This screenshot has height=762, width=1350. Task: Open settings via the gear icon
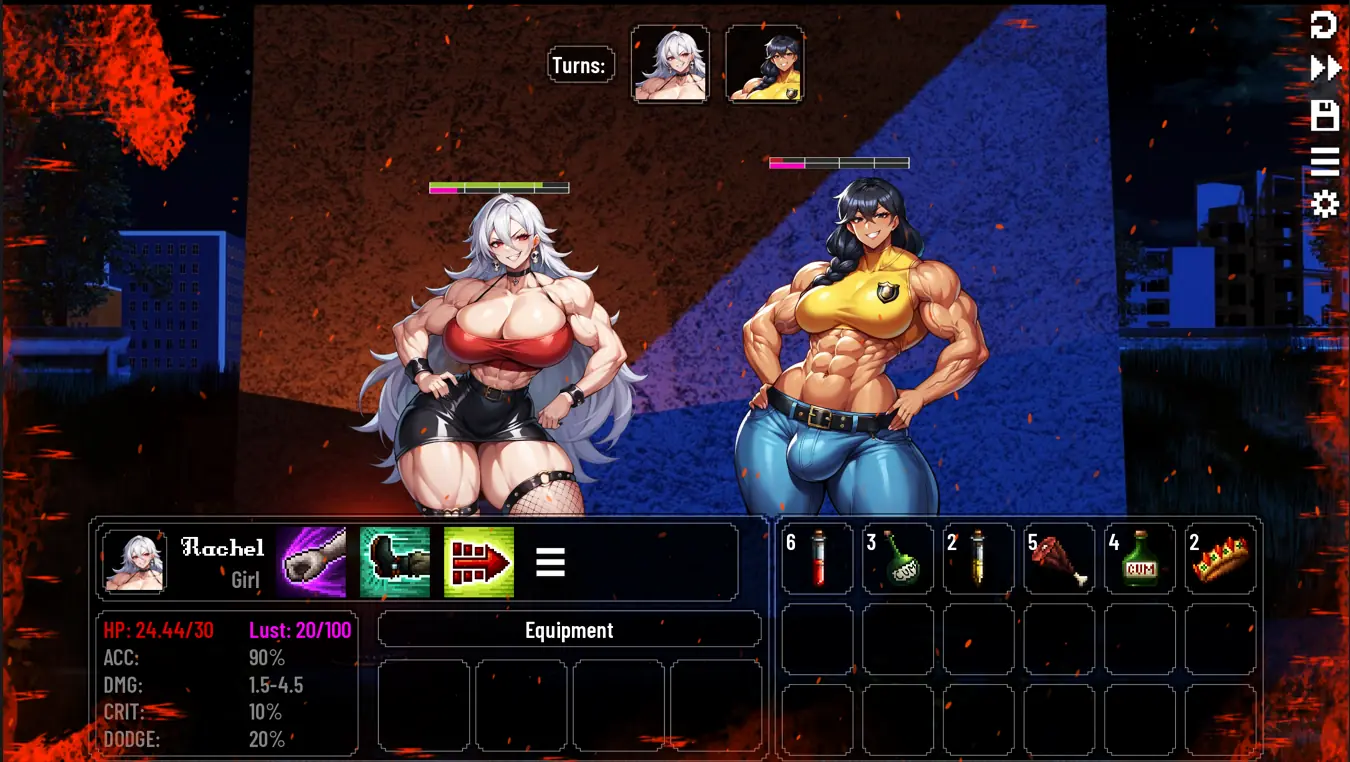click(x=1325, y=205)
